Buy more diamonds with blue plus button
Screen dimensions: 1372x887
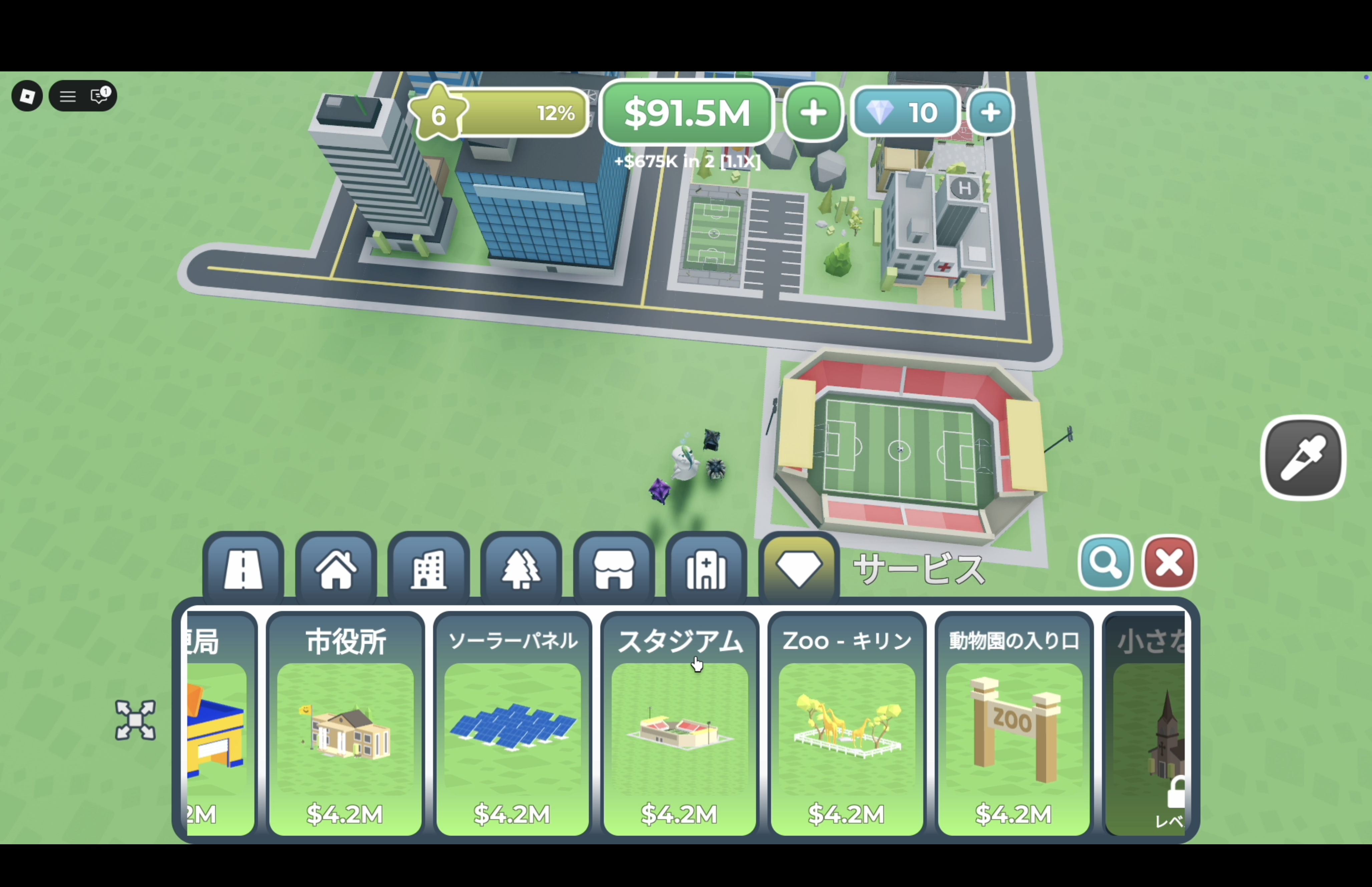point(990,112)
